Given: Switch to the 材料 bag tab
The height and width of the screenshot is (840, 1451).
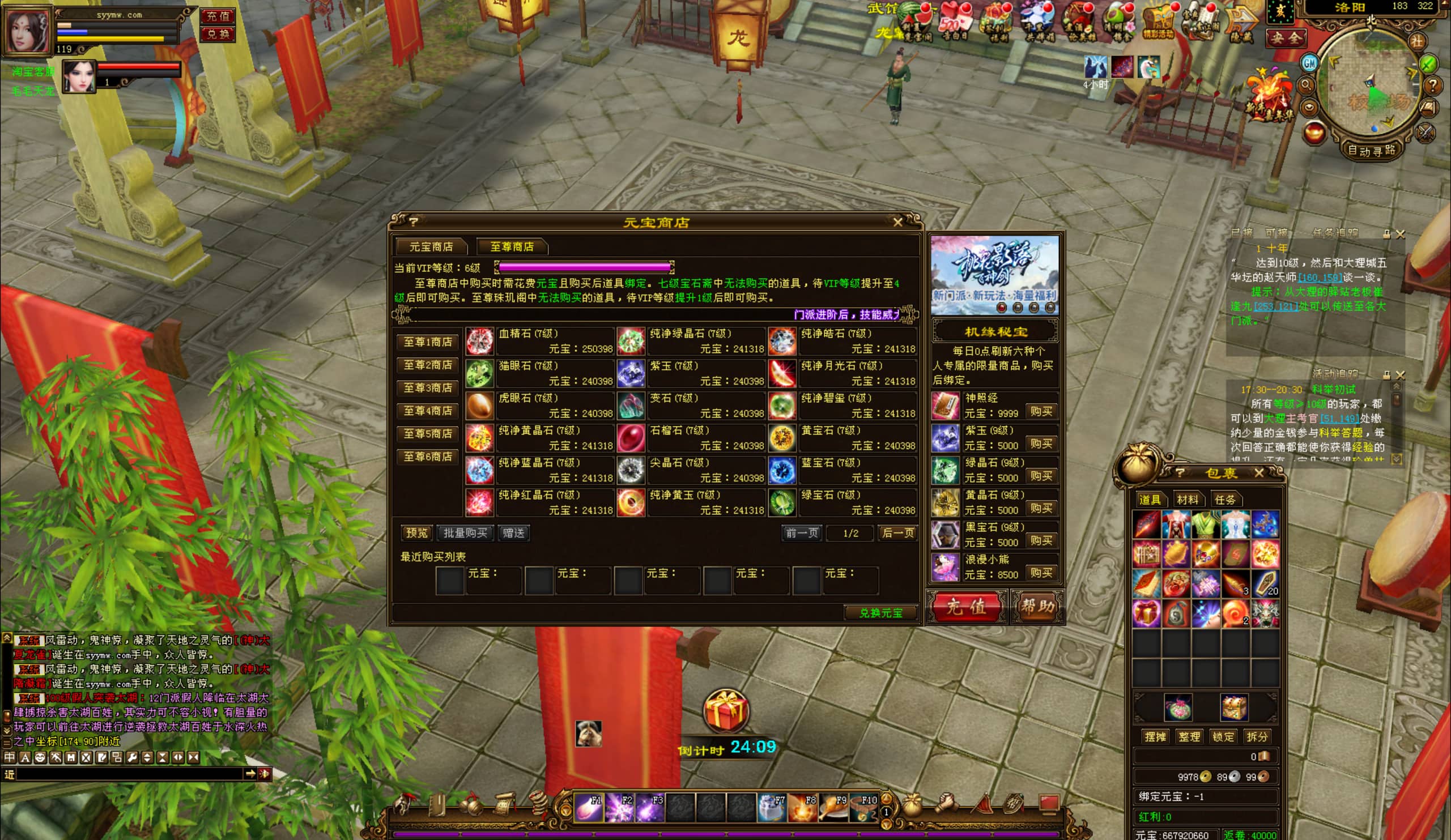Looking at the screenshot, I should (x=1188, y=500).
